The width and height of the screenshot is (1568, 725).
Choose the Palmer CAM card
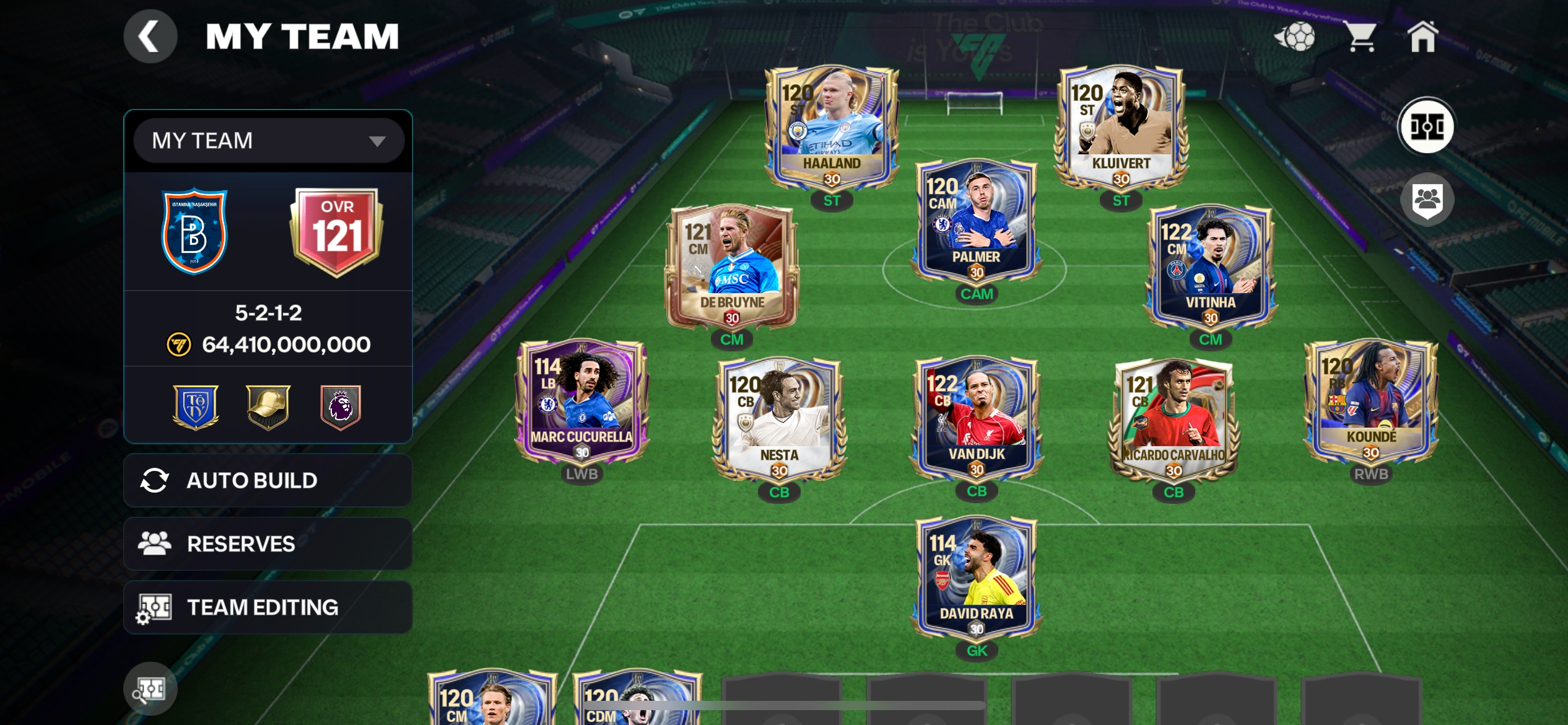pyautogui.click(x=976, y=221)
